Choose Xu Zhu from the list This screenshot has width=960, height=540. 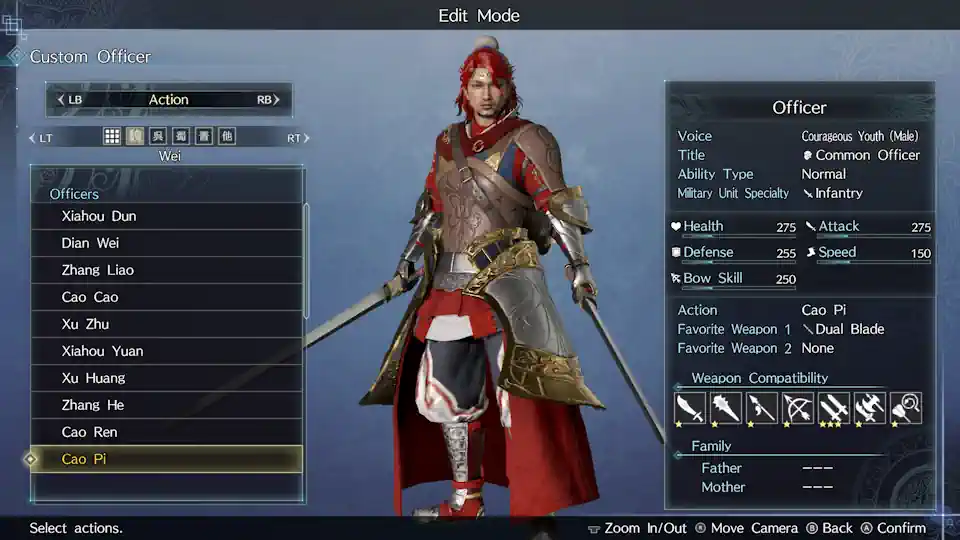click(x=166, y=324)
